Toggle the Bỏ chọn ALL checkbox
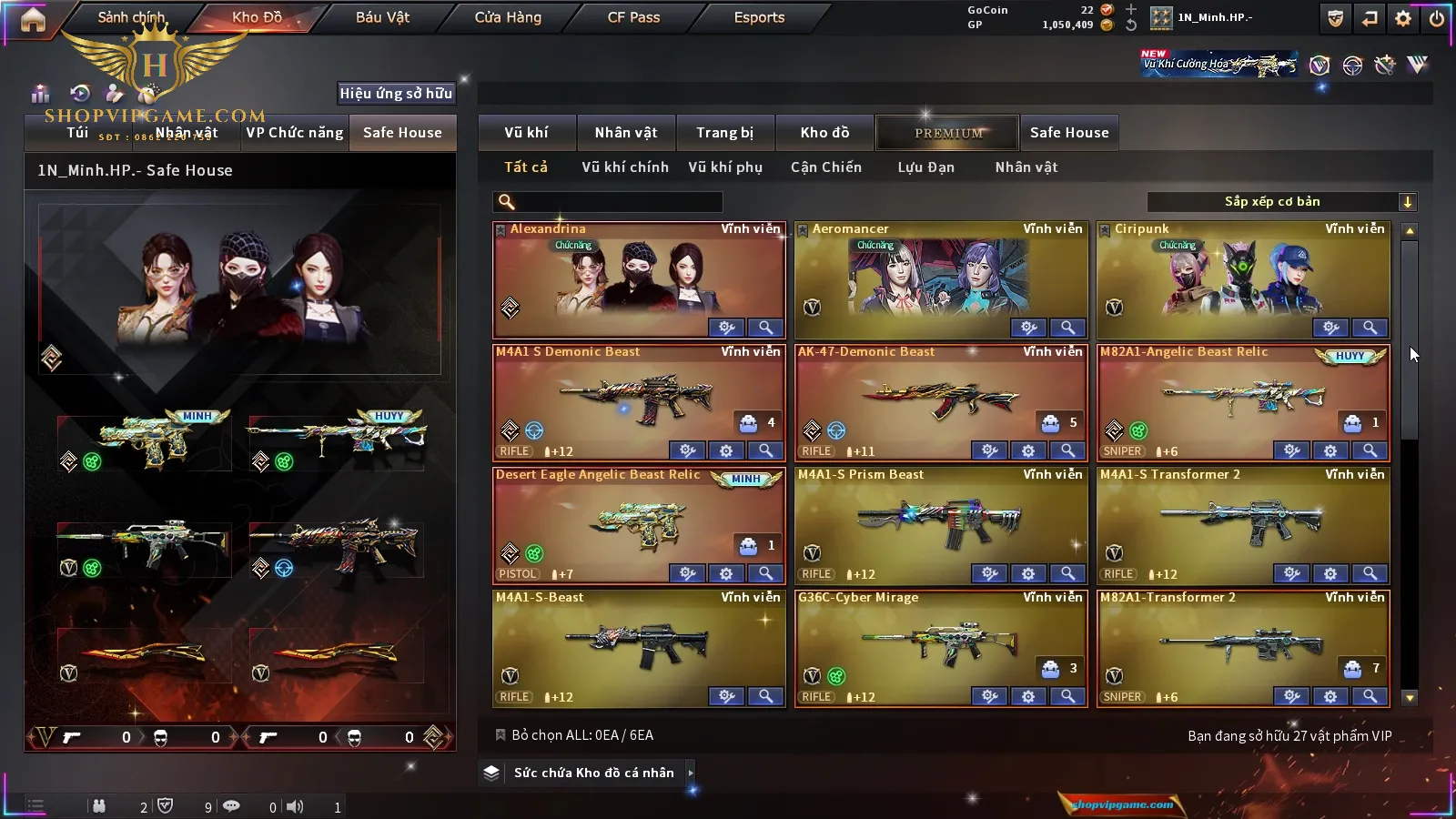The height and width of the screenshot is (819, 1456). 500,735
